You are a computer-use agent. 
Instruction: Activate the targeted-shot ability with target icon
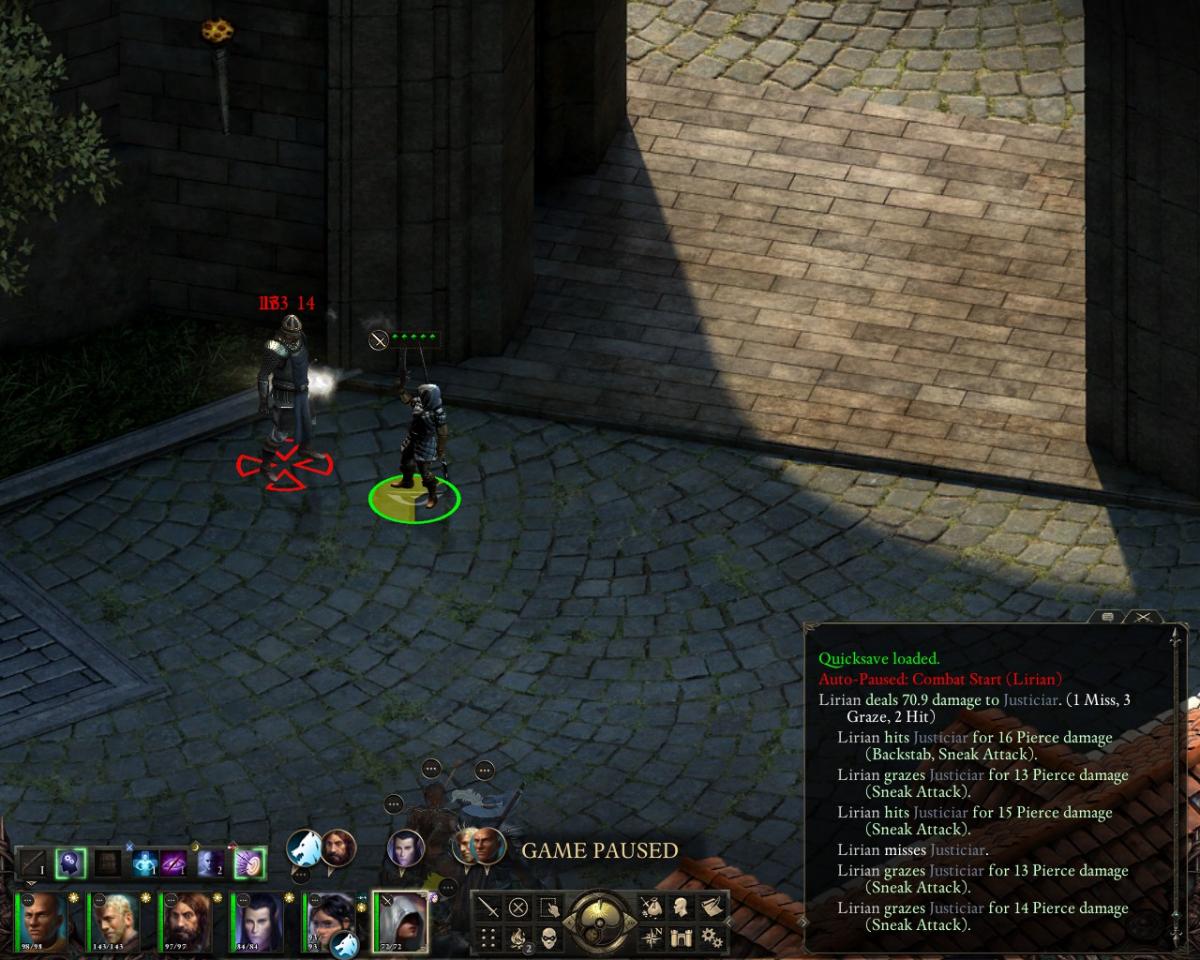(249, 863)
